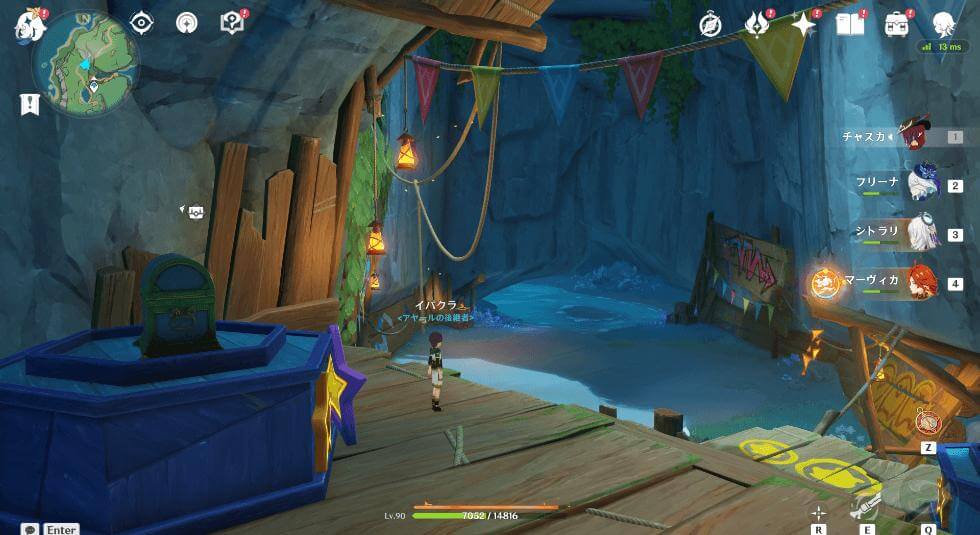
Task: Open the Adventurer Handbook book icon
Action: [x=849, y=24]
